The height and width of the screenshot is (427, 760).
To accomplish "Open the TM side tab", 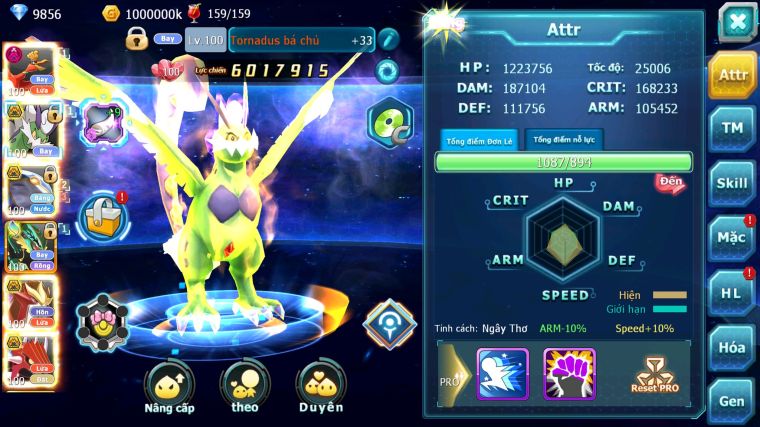I will coord(732,128).
